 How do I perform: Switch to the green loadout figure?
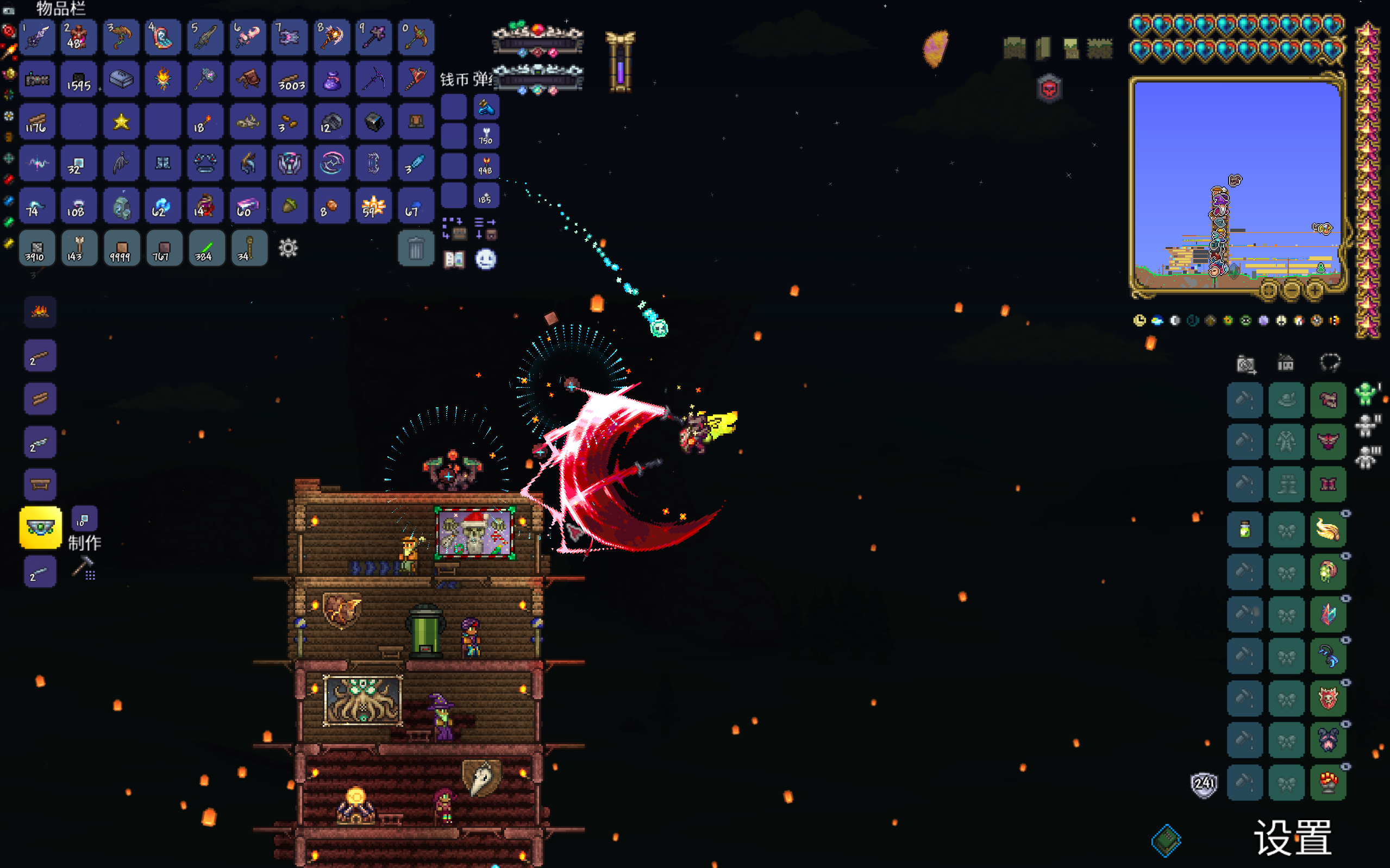1366,394
